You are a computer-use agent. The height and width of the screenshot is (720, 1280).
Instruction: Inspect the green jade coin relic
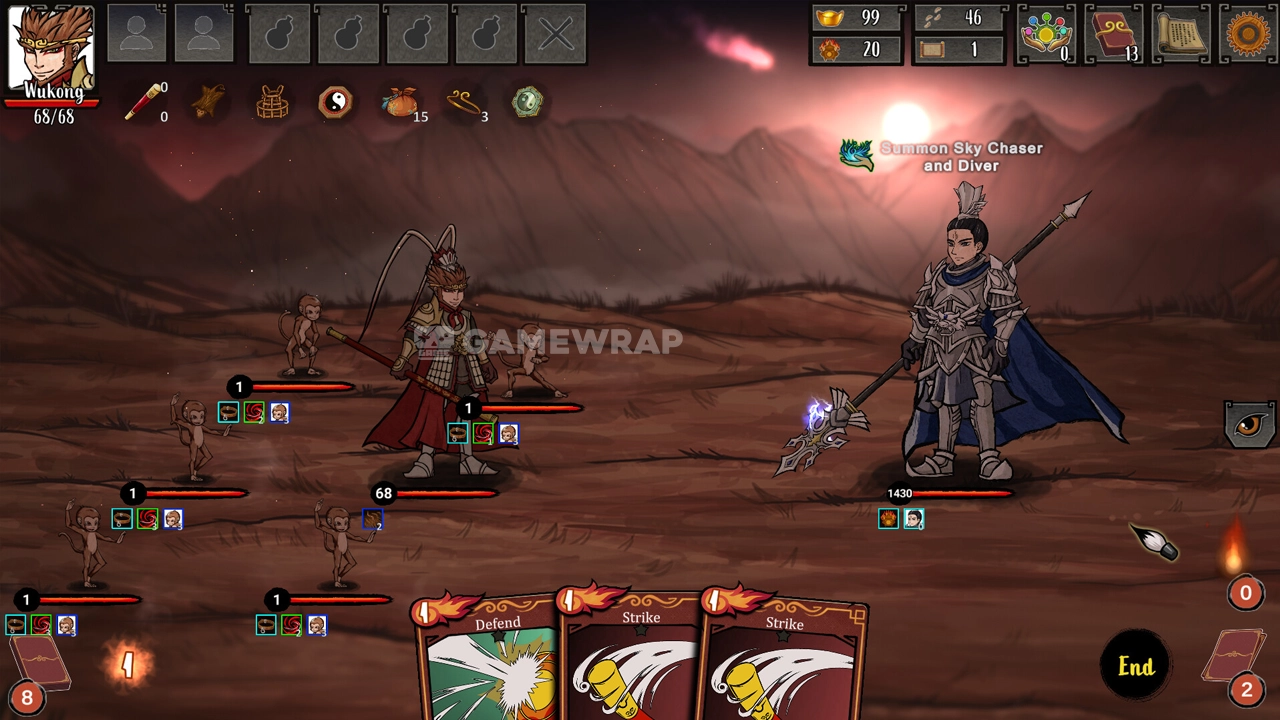click(528, 103)
